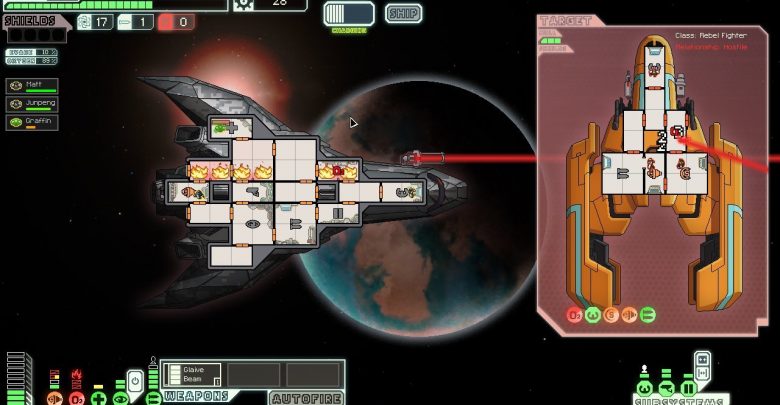Select crew member Graffin
Screen dimensions: 780x405
click(x=32, y=122)
